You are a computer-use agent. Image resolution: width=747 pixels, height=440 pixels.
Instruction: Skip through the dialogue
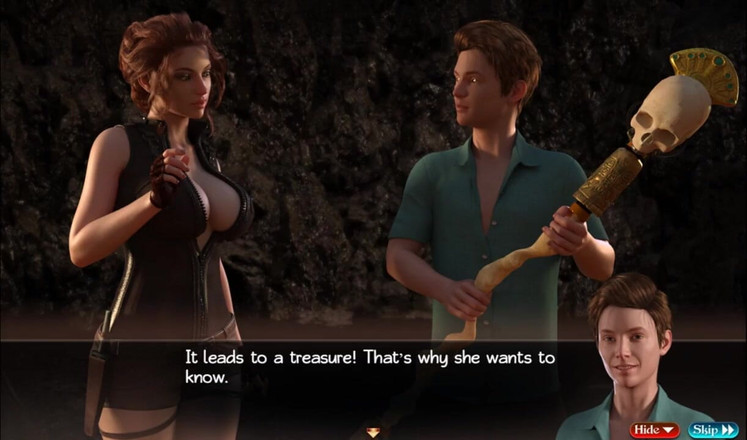pos(712,430)
